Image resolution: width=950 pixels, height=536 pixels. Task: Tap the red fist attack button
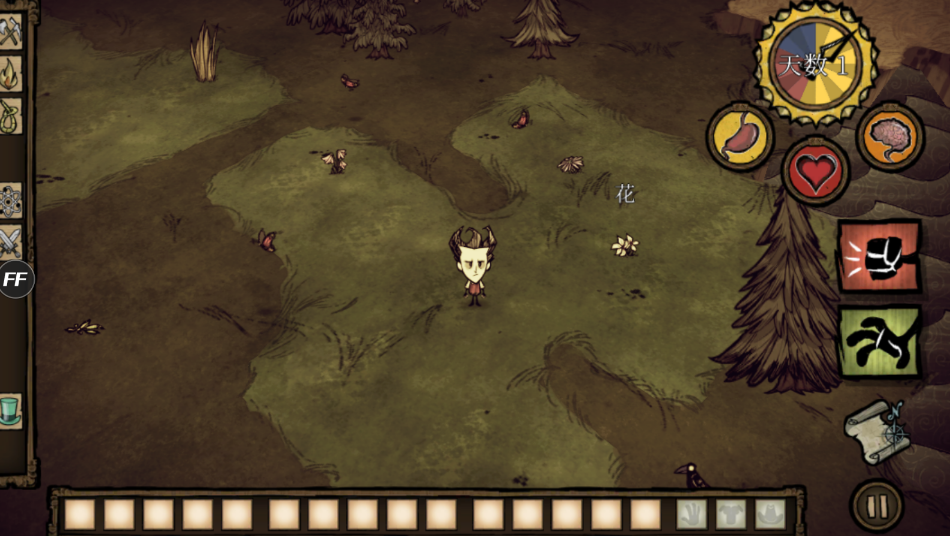(x=879, y=257)
